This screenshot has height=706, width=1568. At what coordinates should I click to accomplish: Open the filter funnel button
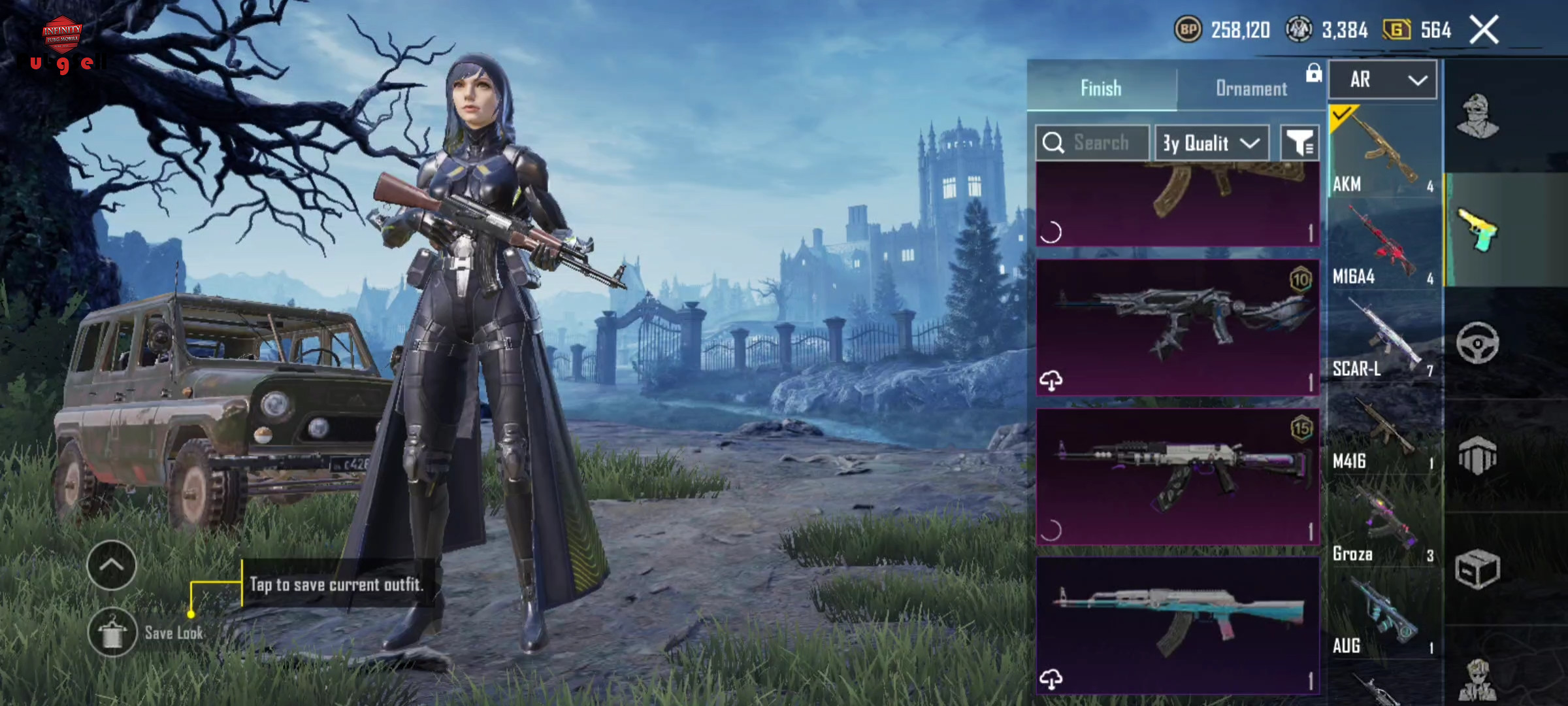coord(1299,143)
